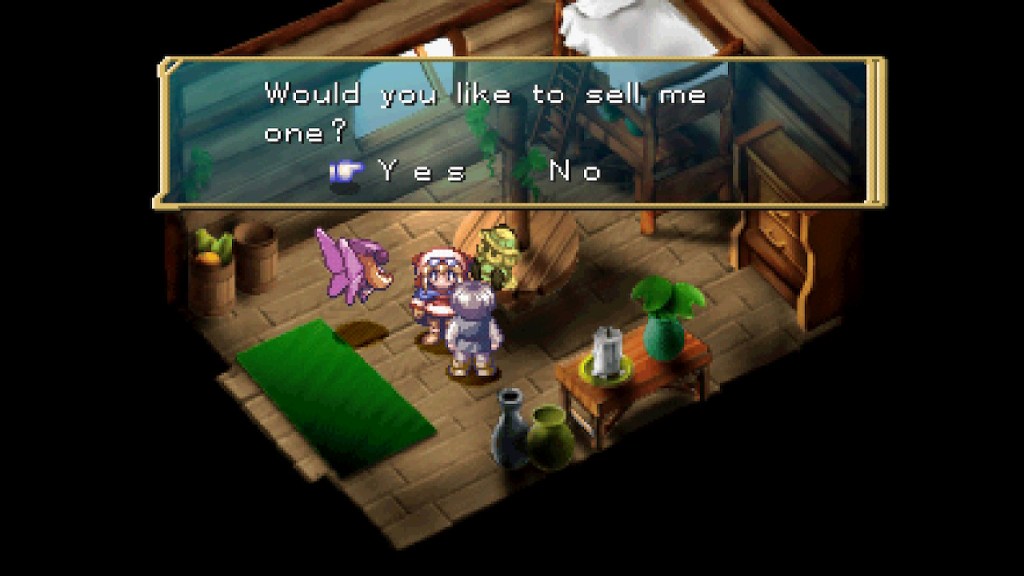Choose Yes to sell one

click(x=423, y=171)
